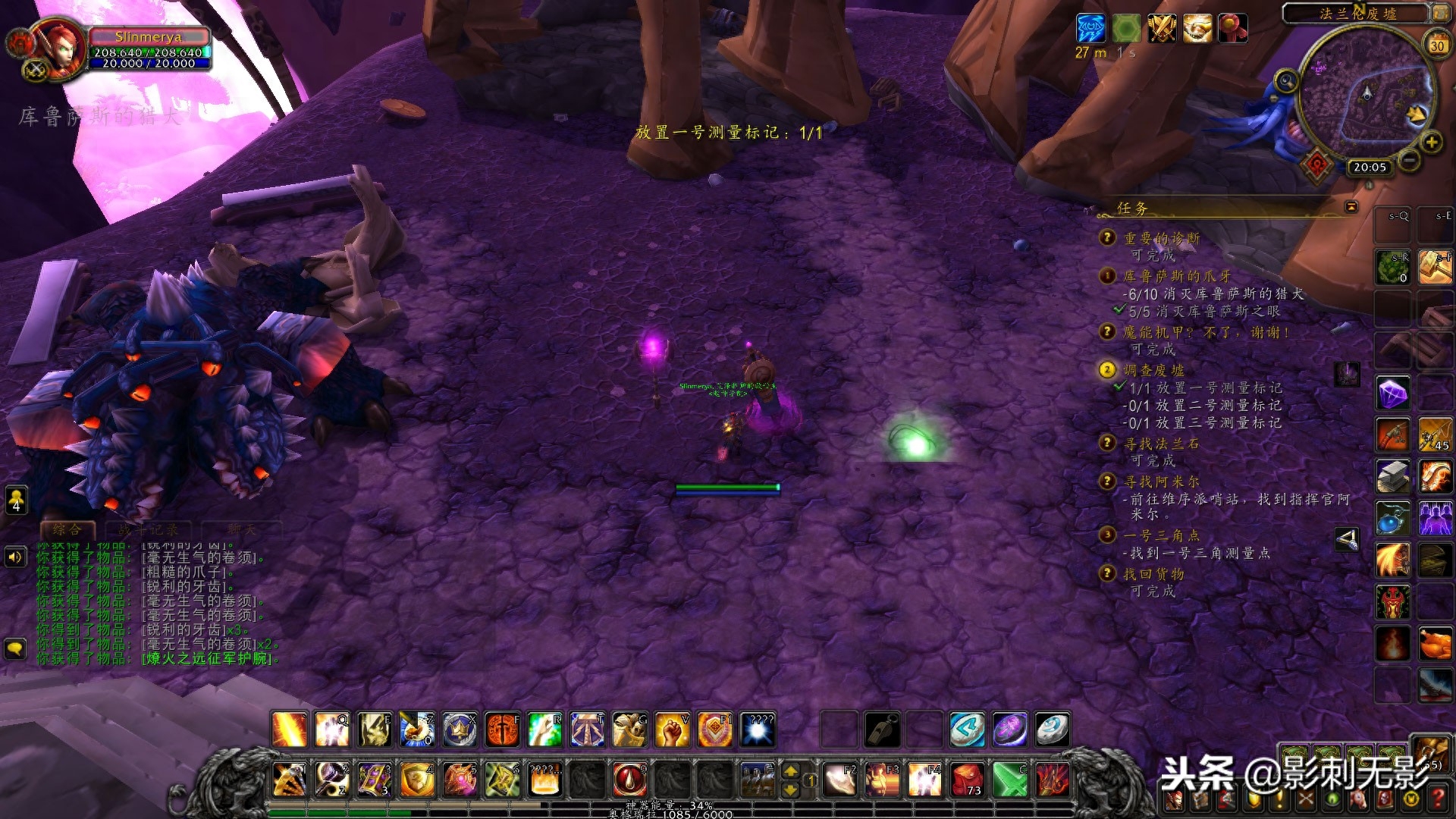Viewport: 1456px width, 819px height.
Task: Use the quest item next to 调查废墟
Action: (x=1347, y=374)
